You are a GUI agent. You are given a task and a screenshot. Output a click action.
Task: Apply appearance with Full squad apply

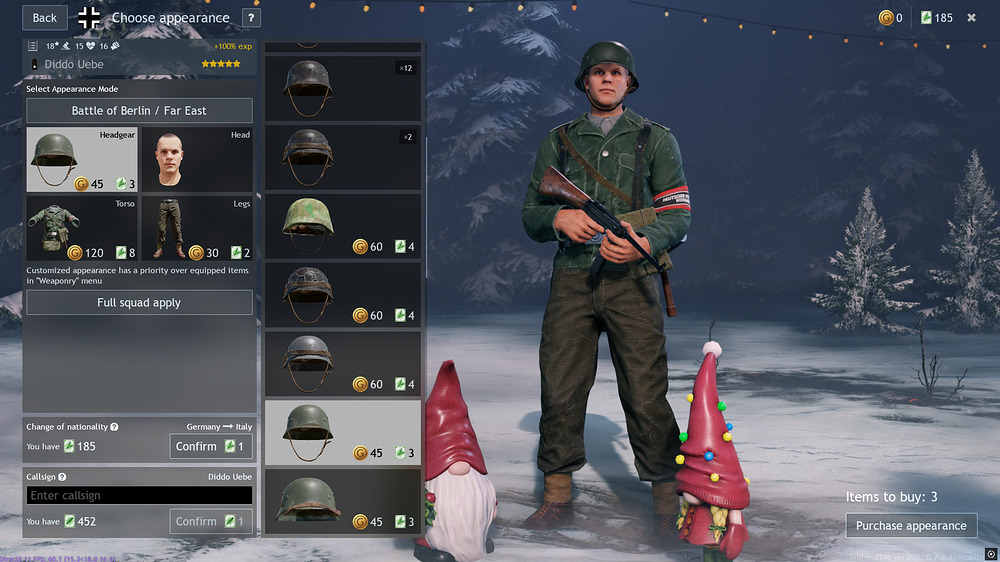pyautogui.click(x=139, y=302)
